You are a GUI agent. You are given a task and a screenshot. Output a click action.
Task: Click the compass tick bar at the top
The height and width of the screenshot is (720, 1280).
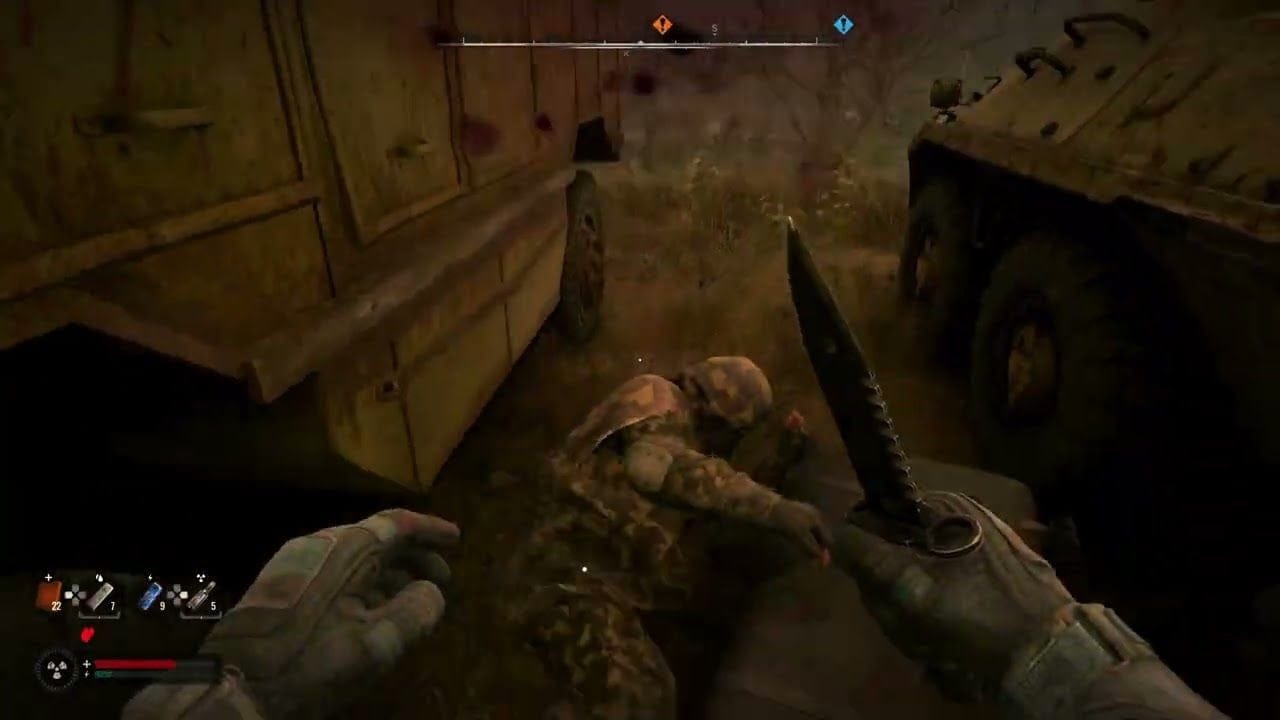pos(650,41)
